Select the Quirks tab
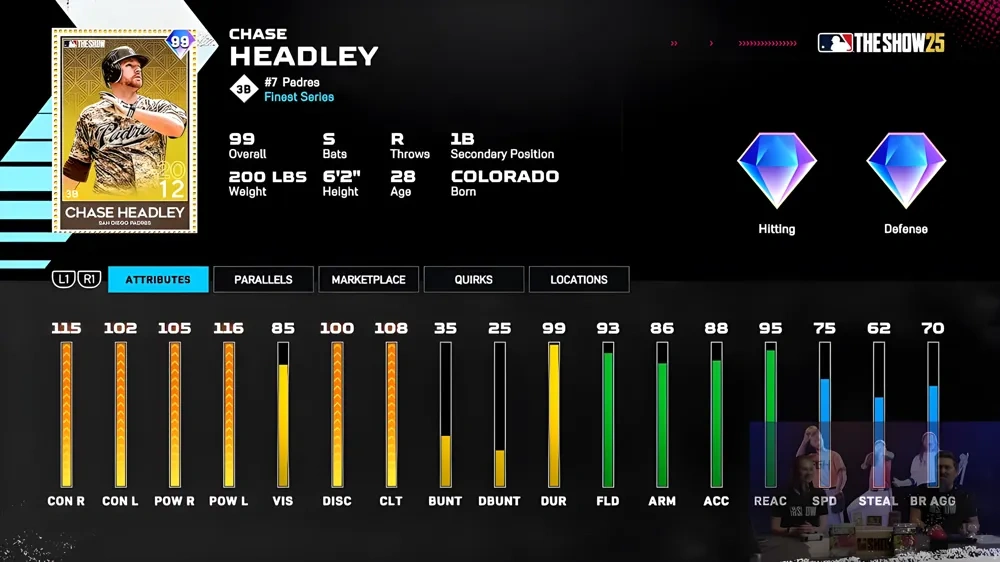Image resolution: width=1000 pixels, height=562 pixels. click(473, 280)
